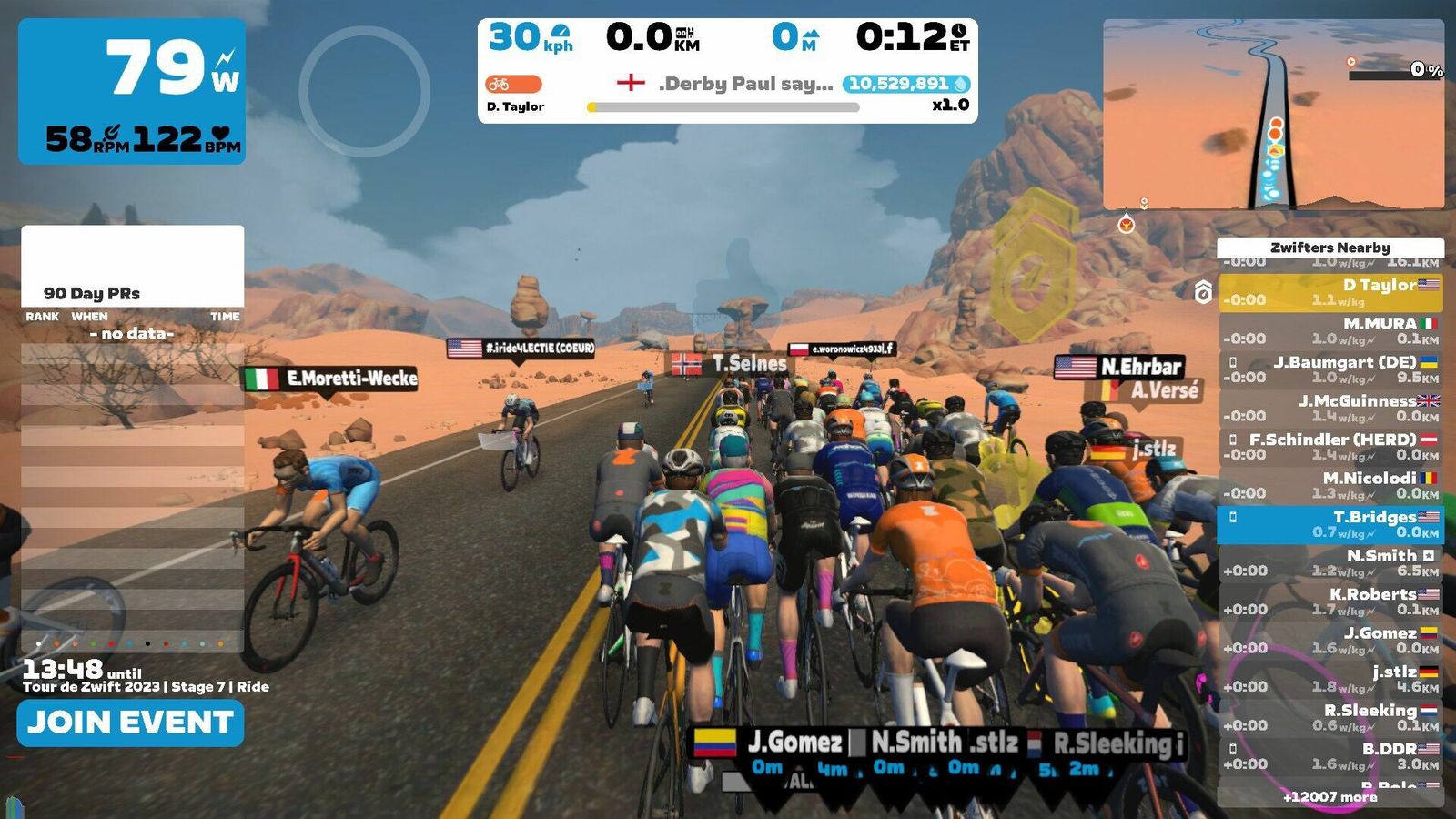Select M.MURA rider row
1456x819 pixels.
coord(1330,331)
